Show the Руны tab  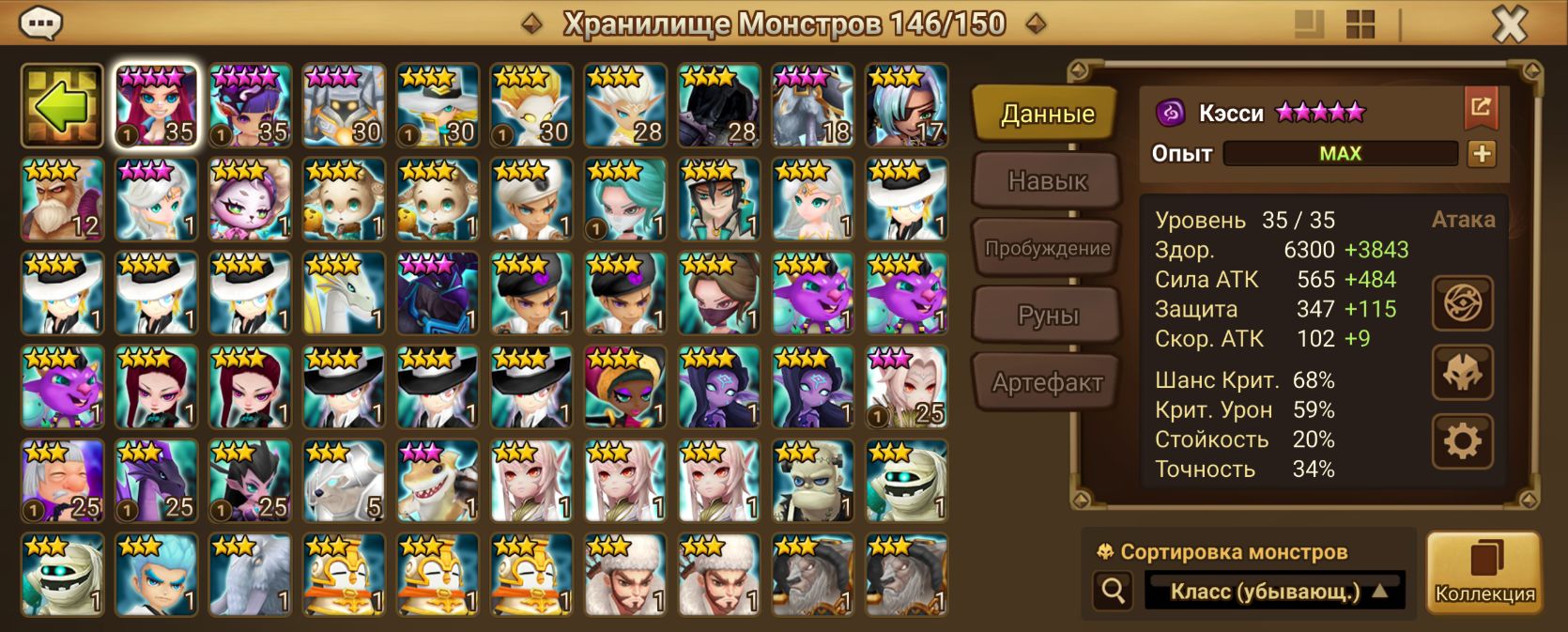point(1047,316)
